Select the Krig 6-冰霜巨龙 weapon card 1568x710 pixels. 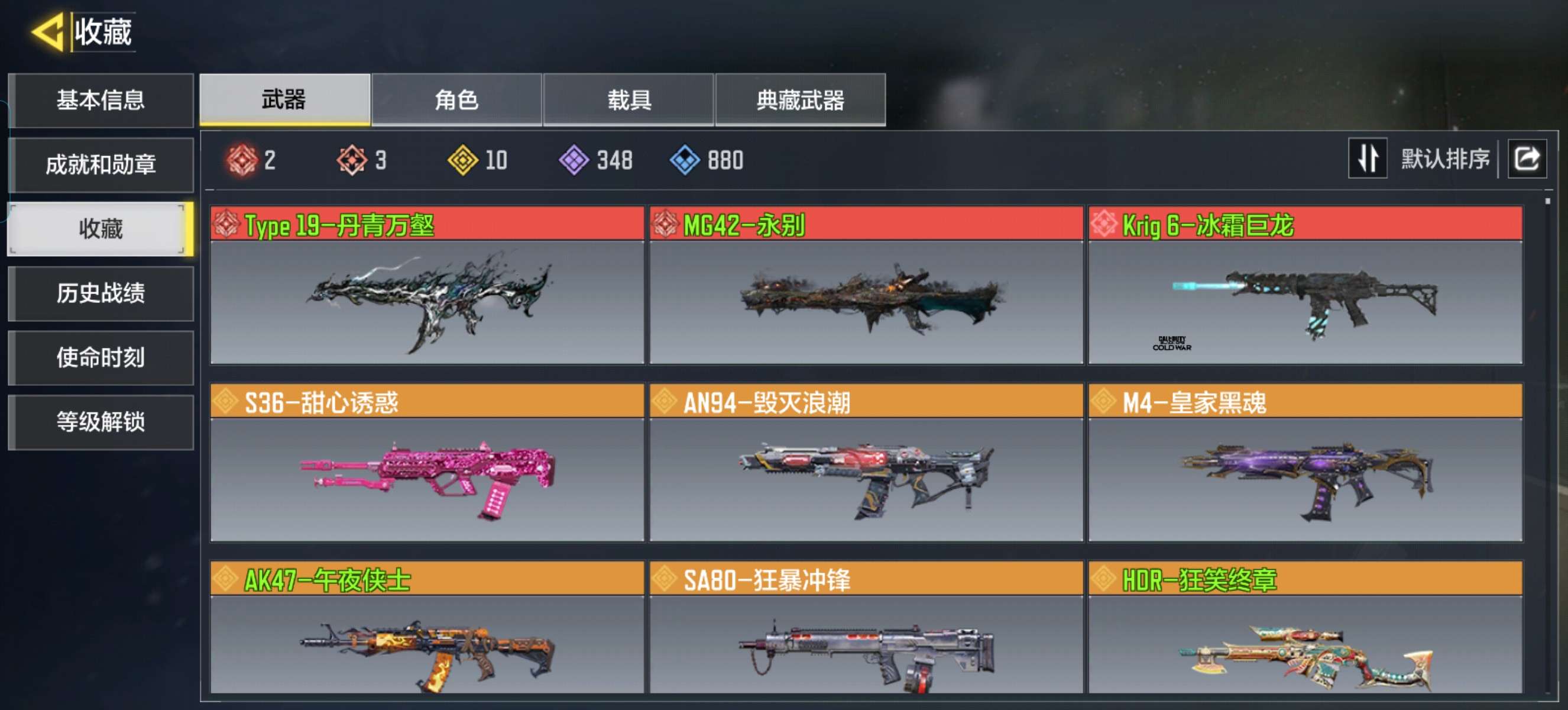coord(1304,285)
